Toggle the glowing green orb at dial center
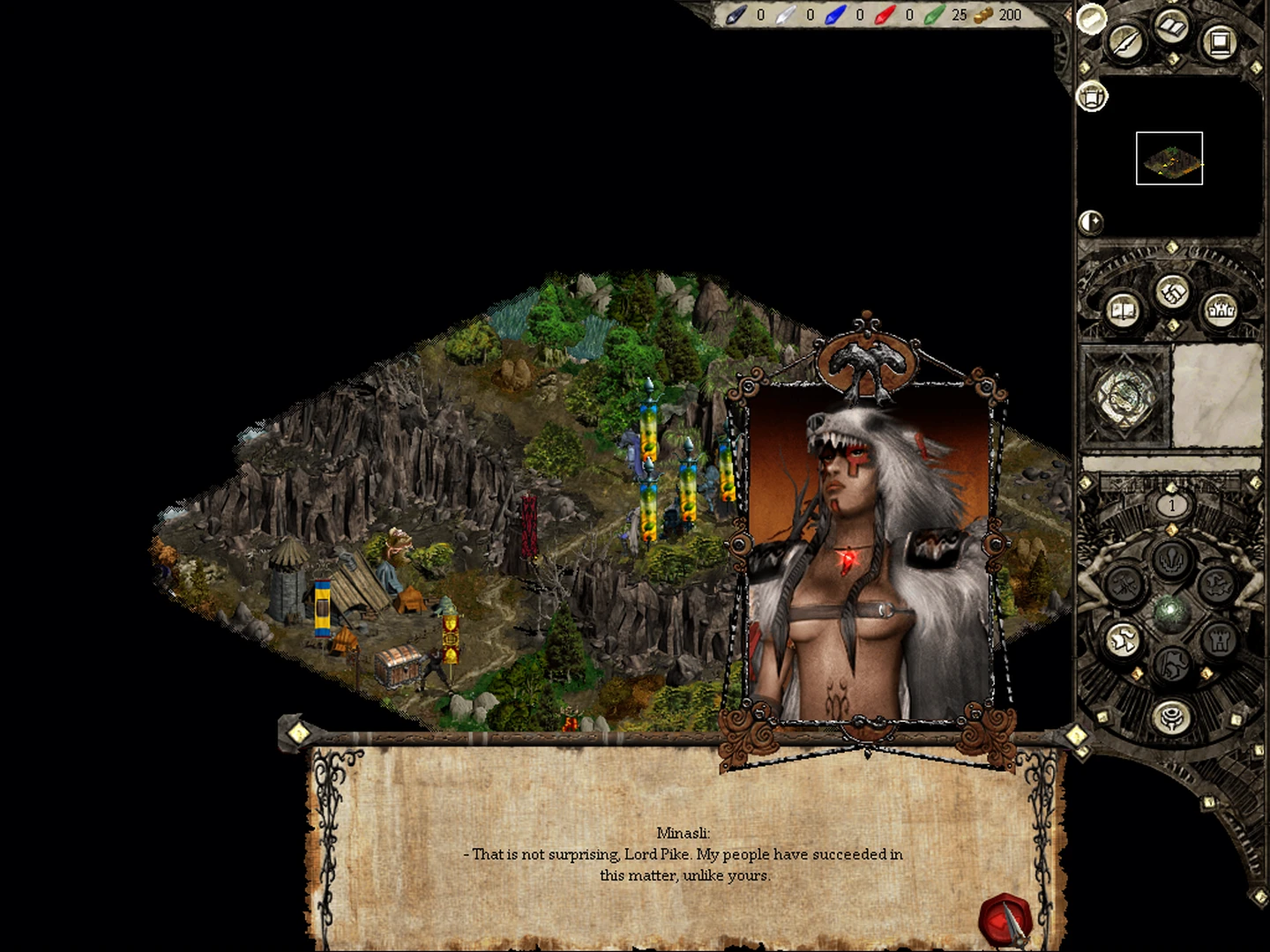 click(x=1170, y=609)
